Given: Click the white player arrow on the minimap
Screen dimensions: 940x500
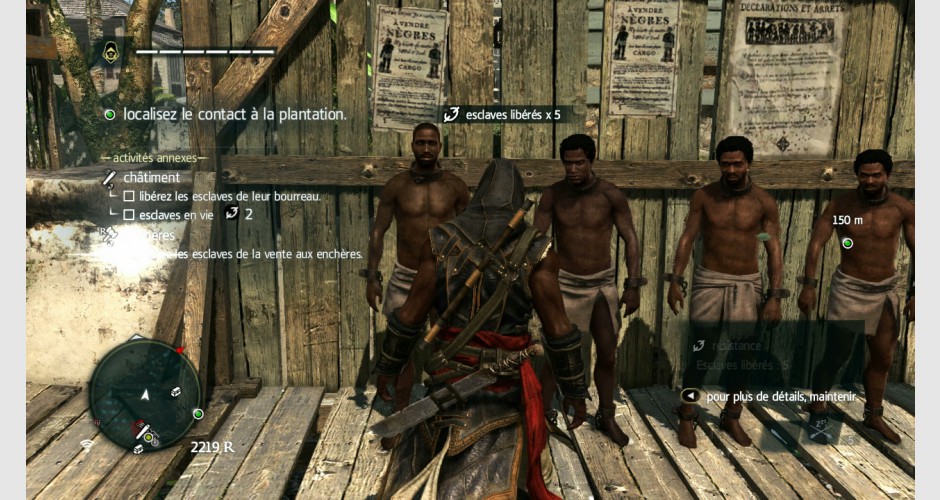Looking at the screenshot, I should point(145,394).
